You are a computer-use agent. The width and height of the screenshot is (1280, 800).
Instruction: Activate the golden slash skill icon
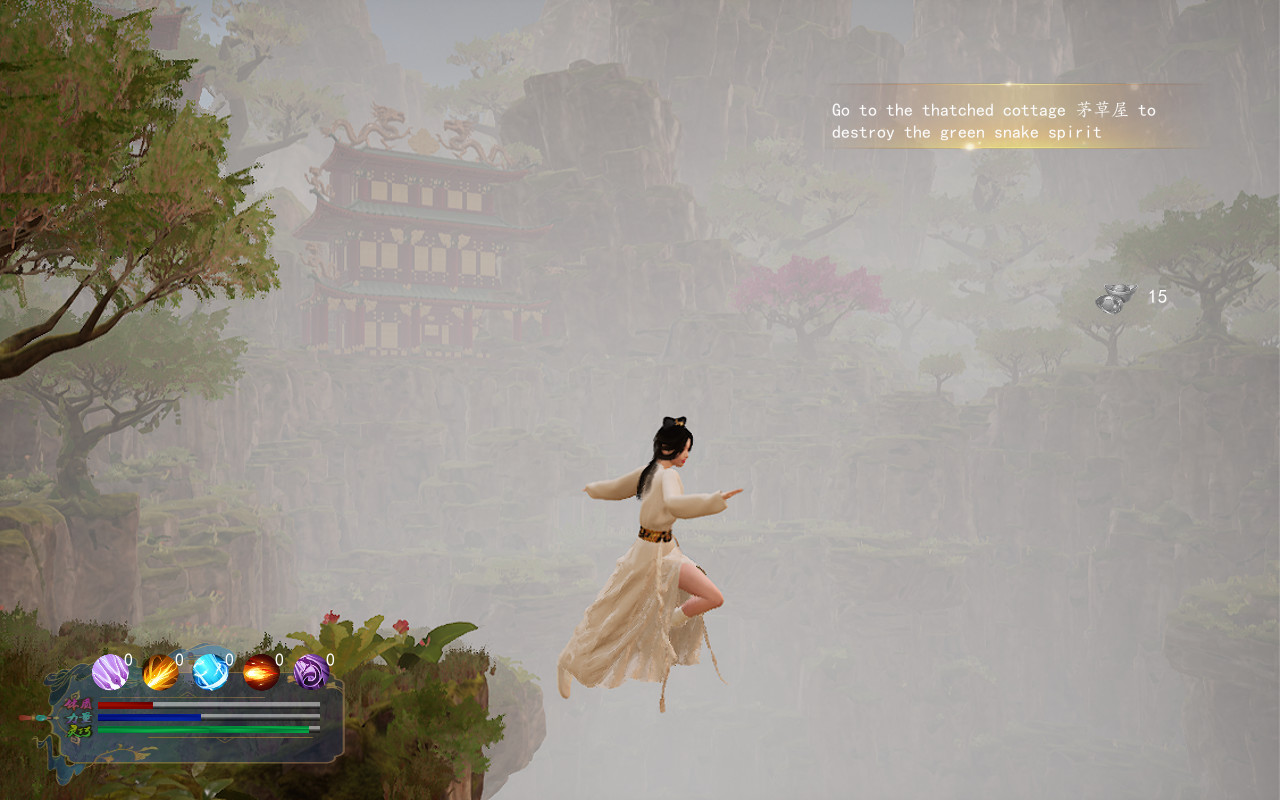pyautogui.click(x=159, y=672)
